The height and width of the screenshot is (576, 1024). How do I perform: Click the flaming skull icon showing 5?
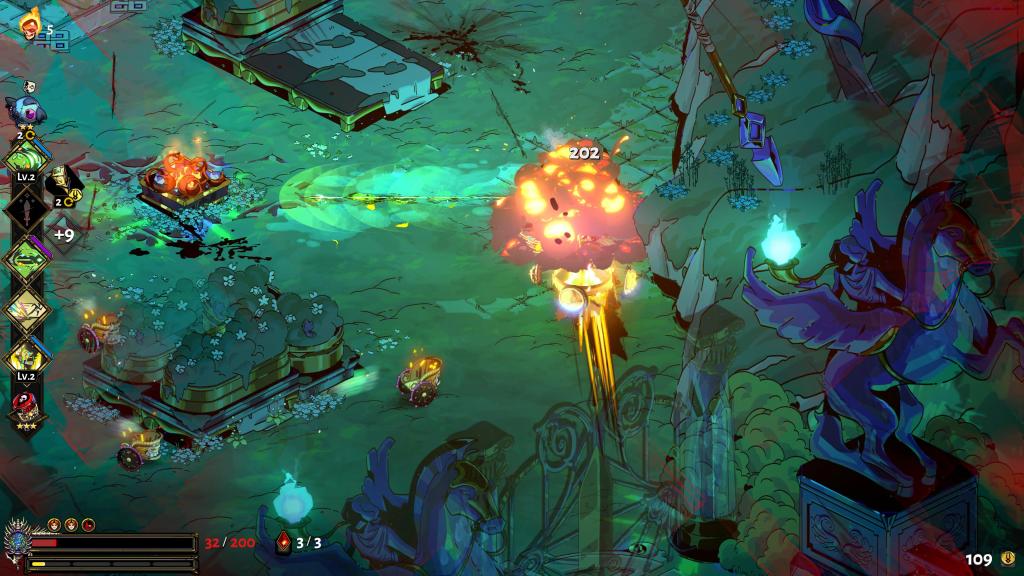30,24
